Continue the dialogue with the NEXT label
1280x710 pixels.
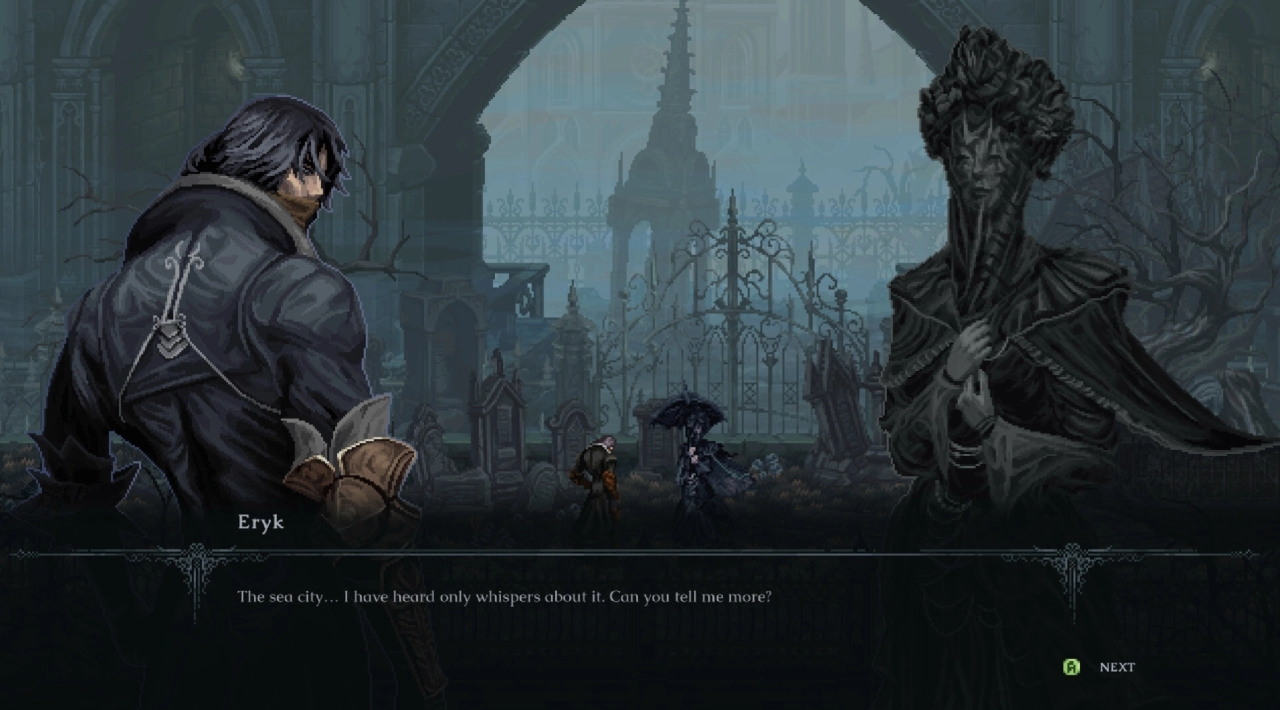pos(1116,667)
